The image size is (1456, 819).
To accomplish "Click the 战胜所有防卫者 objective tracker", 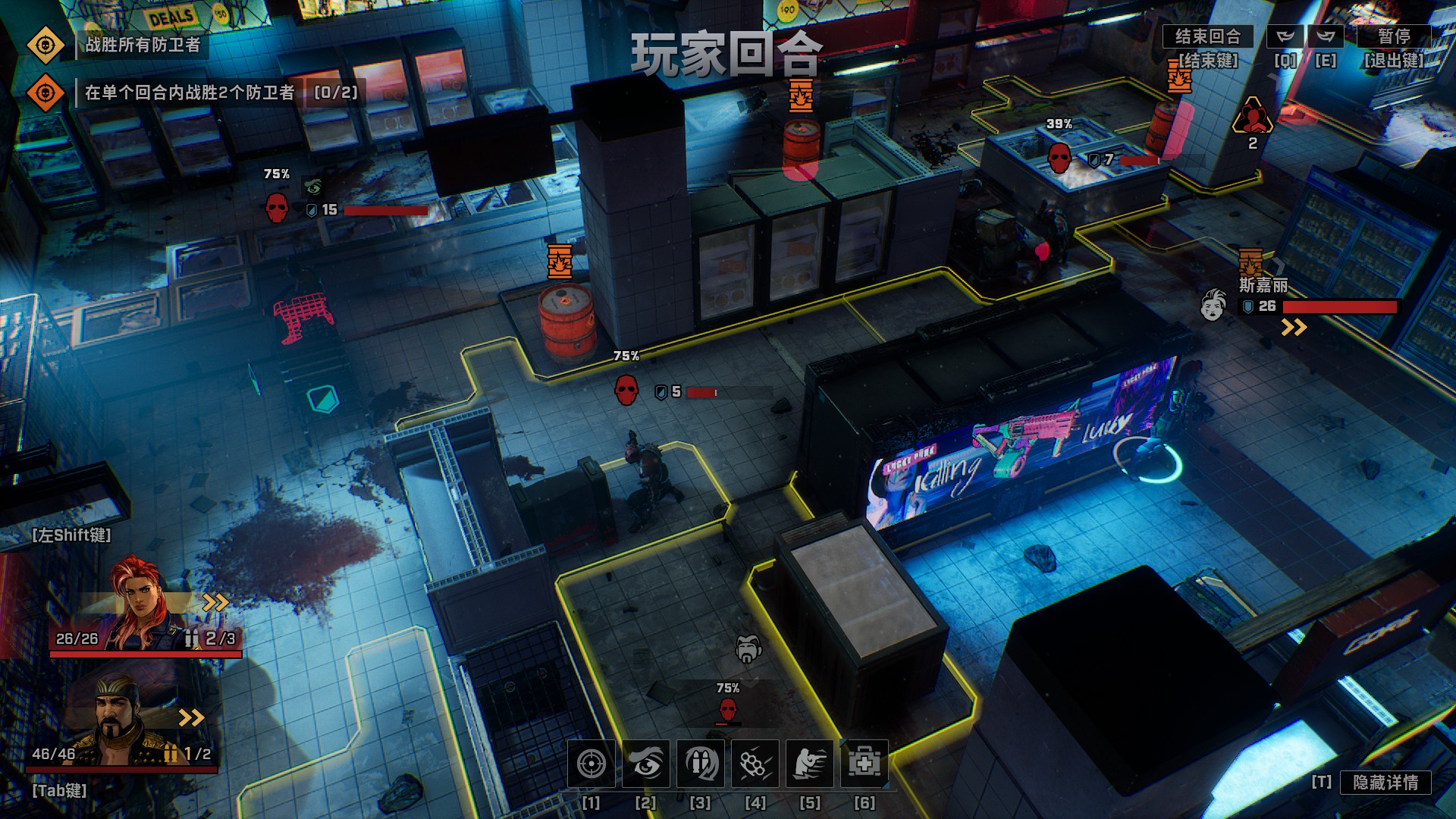I will pyautogui.click(x=143, y=45).
